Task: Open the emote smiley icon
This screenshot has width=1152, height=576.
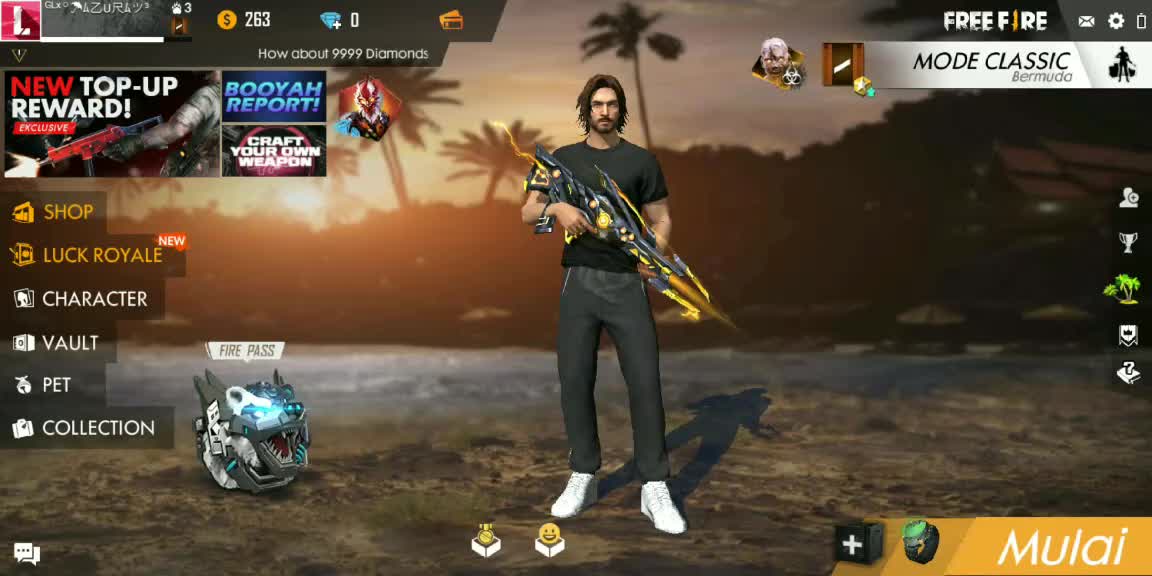Action: click(549, 540)
